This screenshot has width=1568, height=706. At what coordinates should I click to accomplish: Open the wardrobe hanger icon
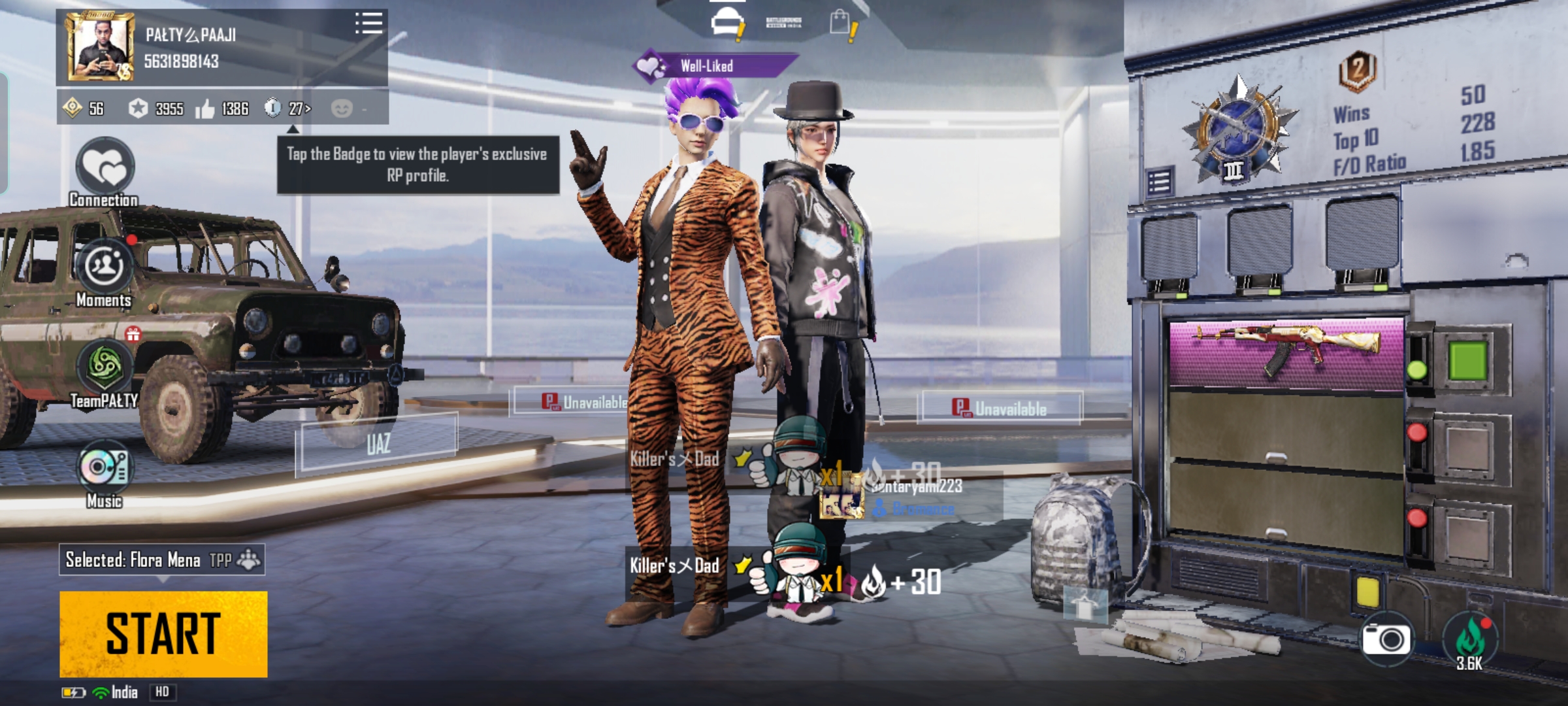tap(1085, 605)
